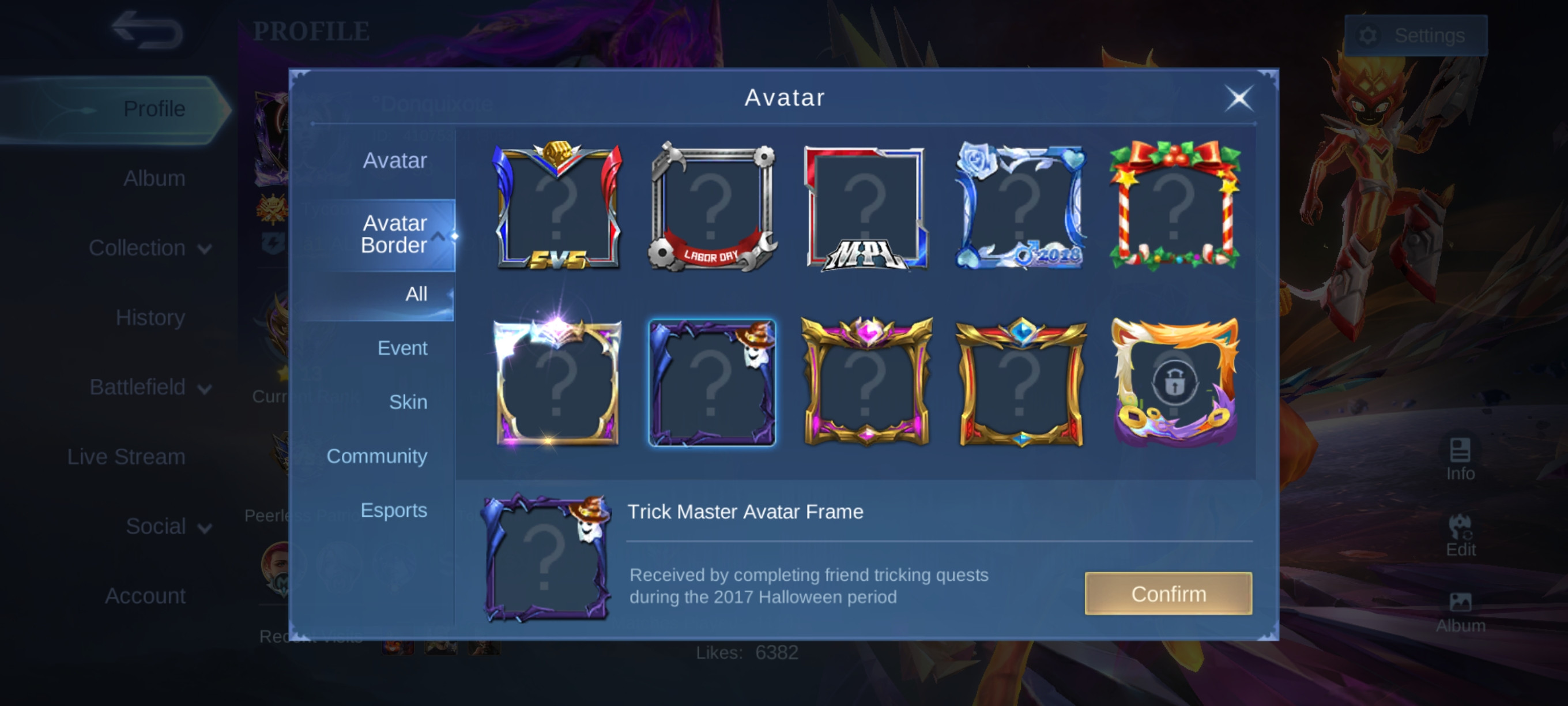Select the 5V5 avatar border
The width and height of the screenshot is (1568, 706).
tap(557, 206)
